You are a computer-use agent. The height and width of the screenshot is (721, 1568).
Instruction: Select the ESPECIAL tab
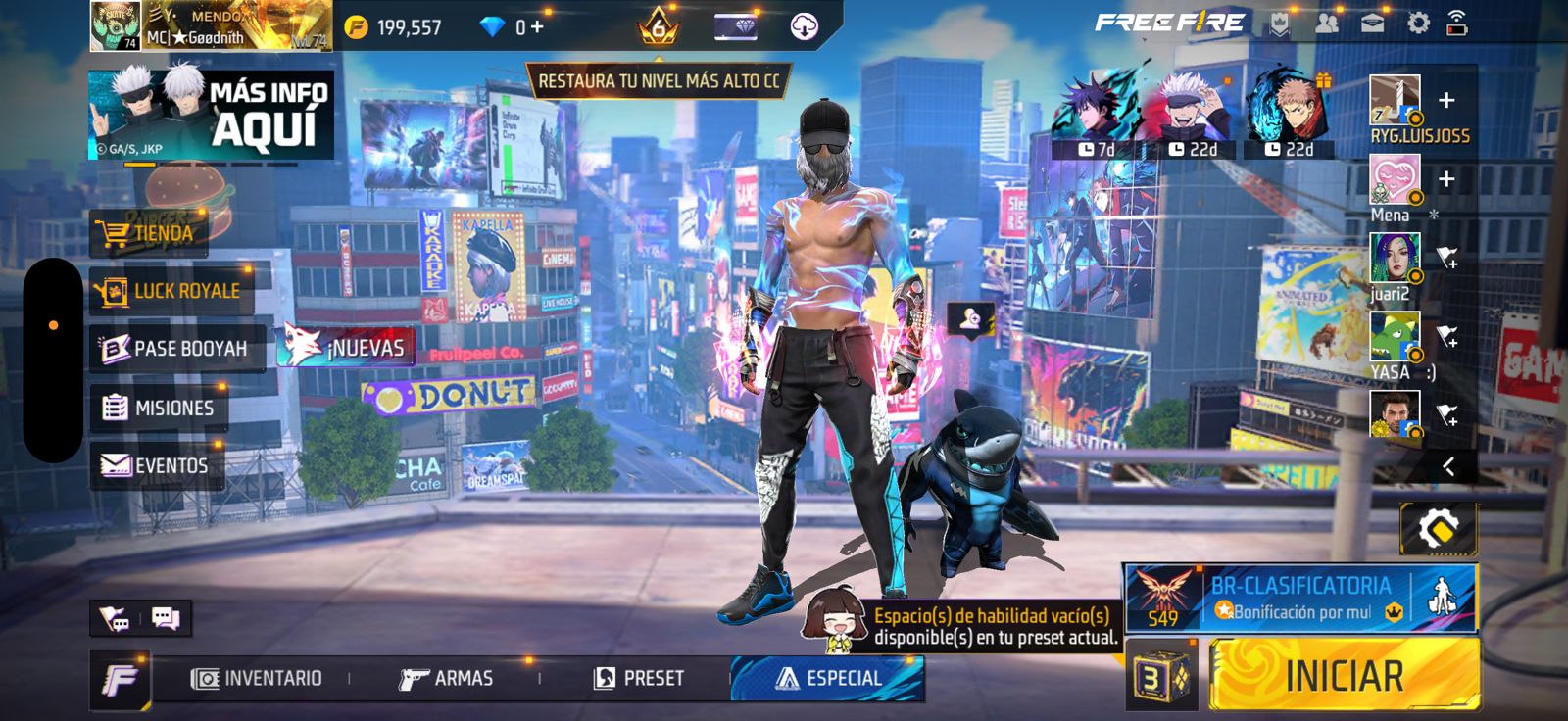[x=828, y=678]
